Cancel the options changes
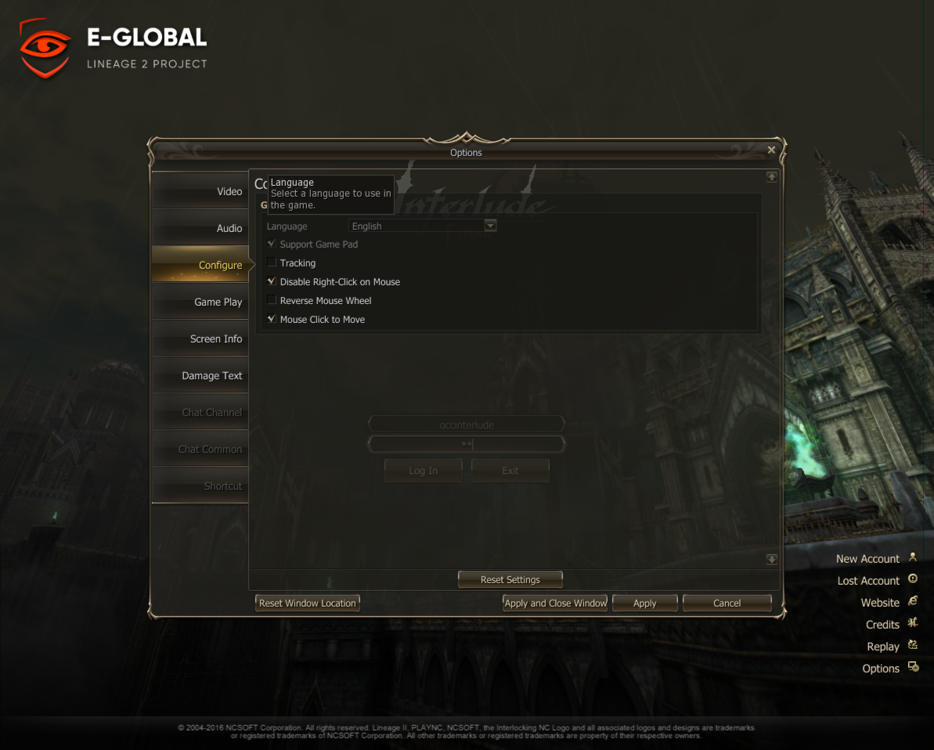Viewport: 934px width, 750px height. point(727,603)
